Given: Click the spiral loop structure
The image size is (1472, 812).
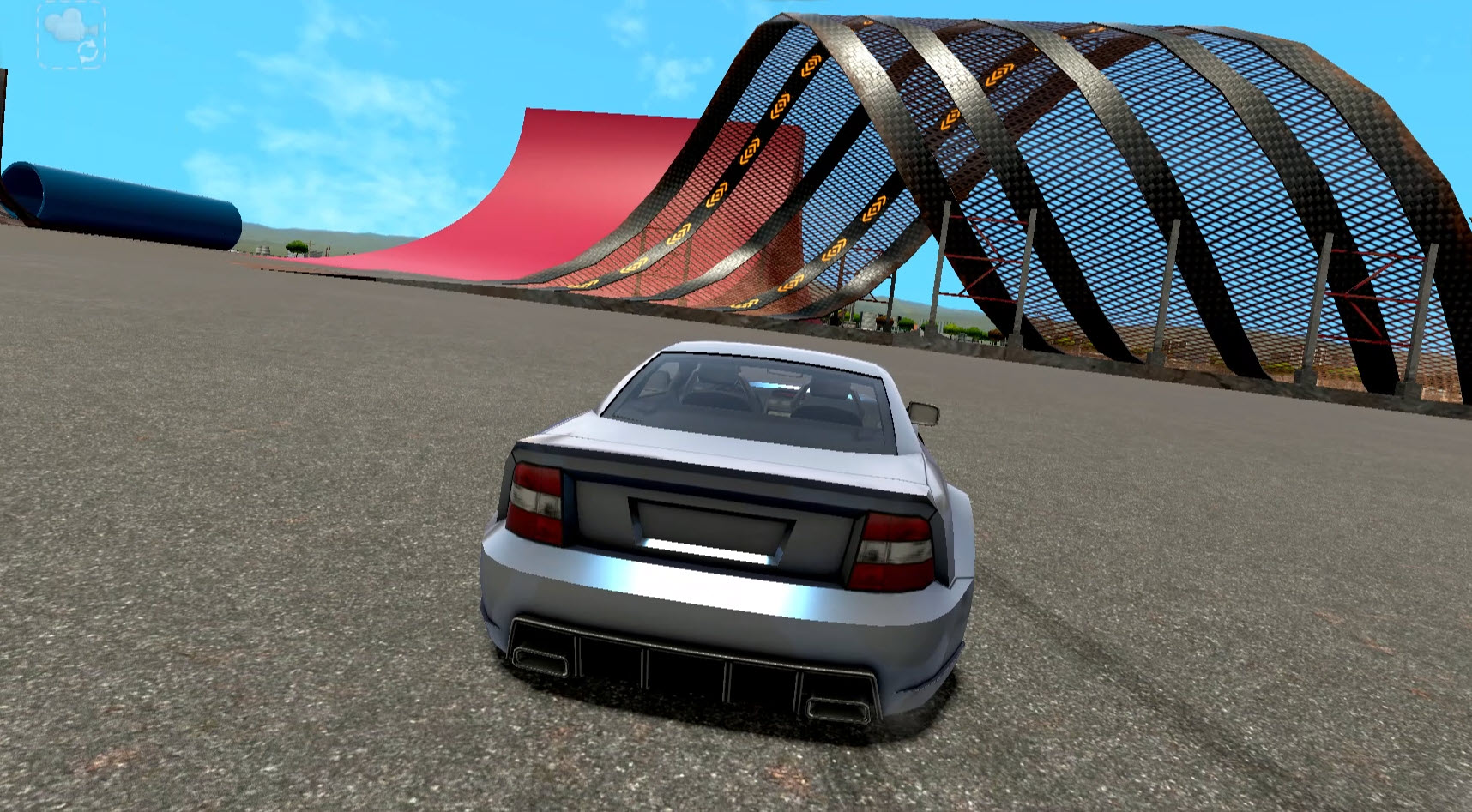Looking at the screenshot, I should (x=1115, y=171).
